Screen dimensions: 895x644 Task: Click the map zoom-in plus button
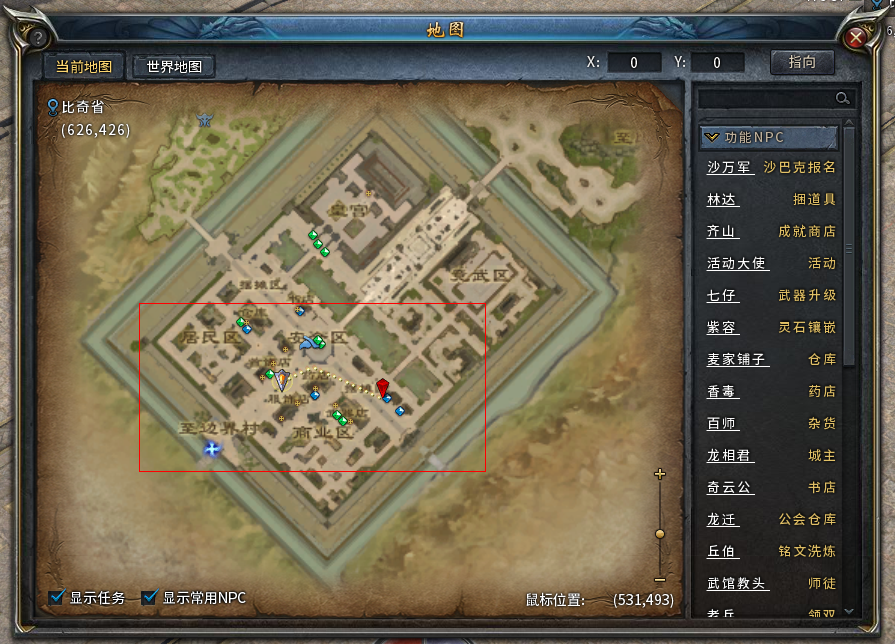(660, 474)
